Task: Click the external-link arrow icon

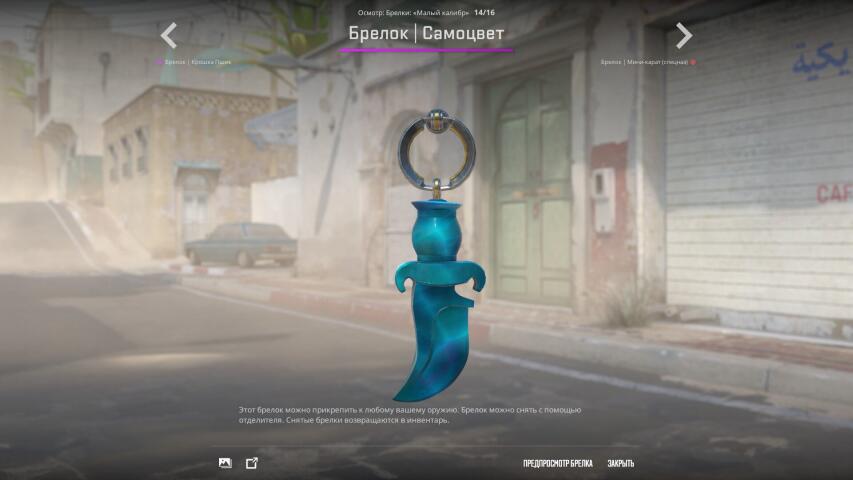Action: pyautogui.click(x=252, y=463)
